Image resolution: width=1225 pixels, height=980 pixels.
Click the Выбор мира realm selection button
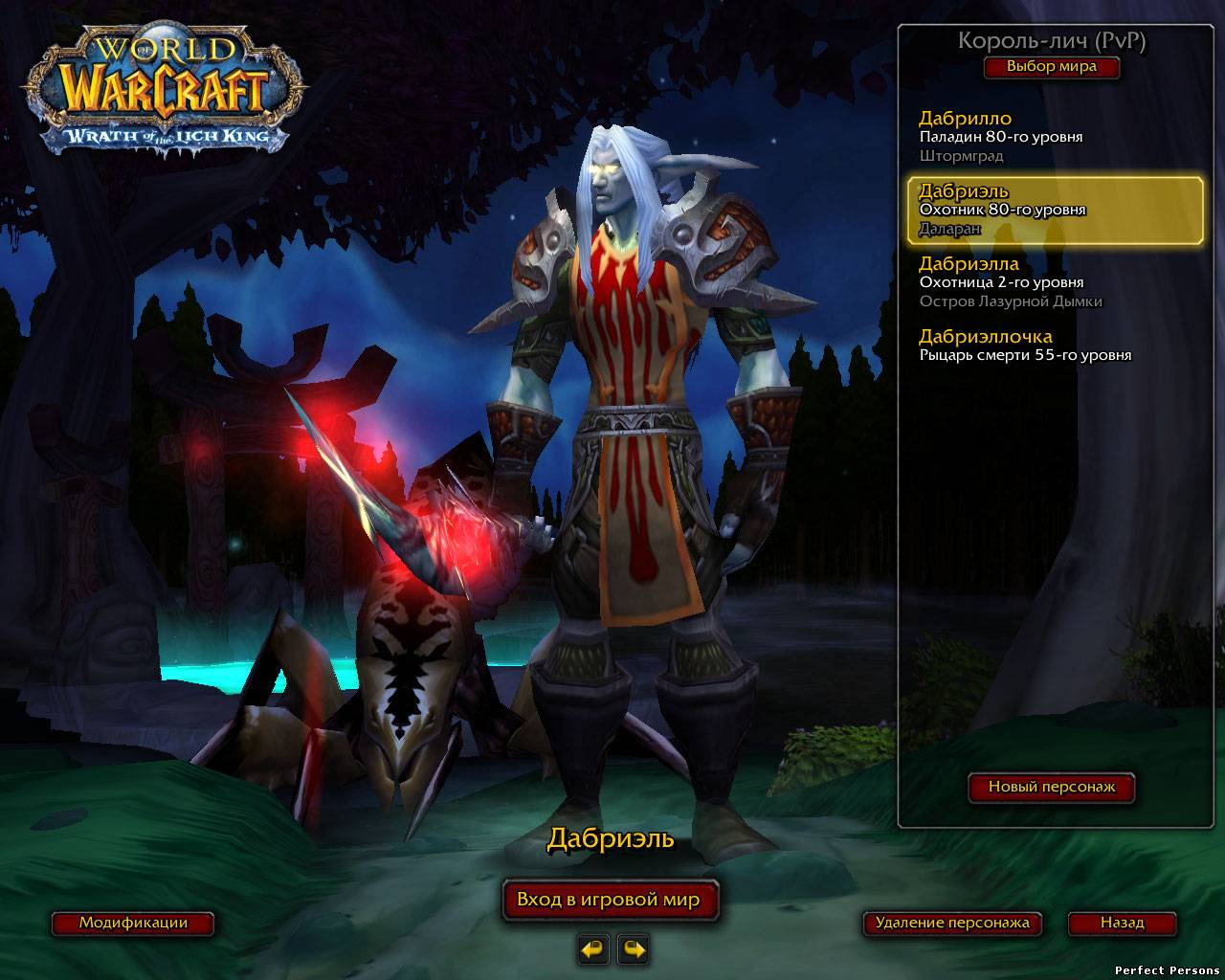coord(1051,67)
